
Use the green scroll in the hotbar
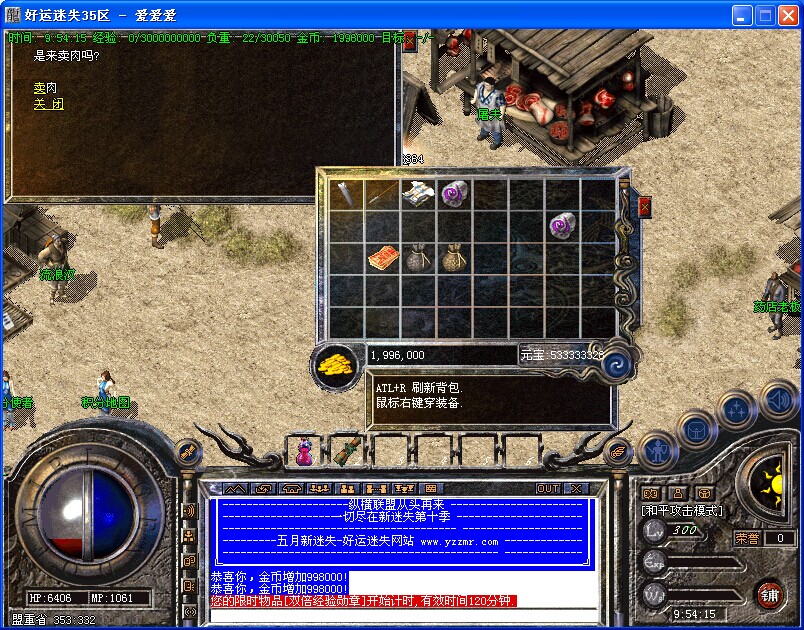(347, 452)
